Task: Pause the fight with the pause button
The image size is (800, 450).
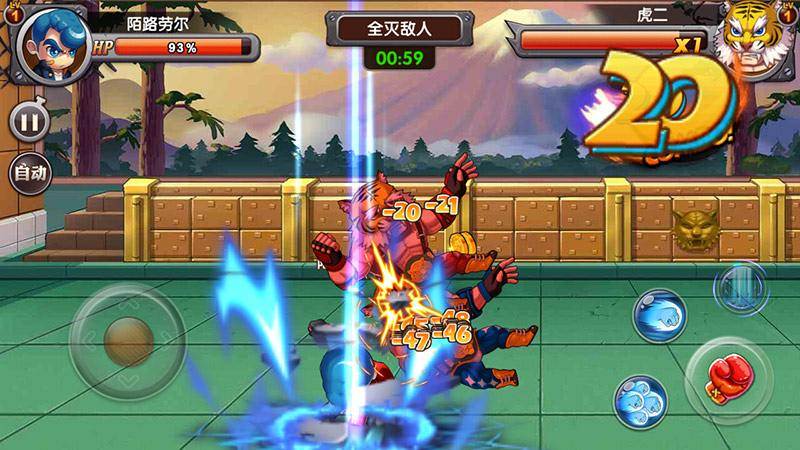Action: (28, 123)
